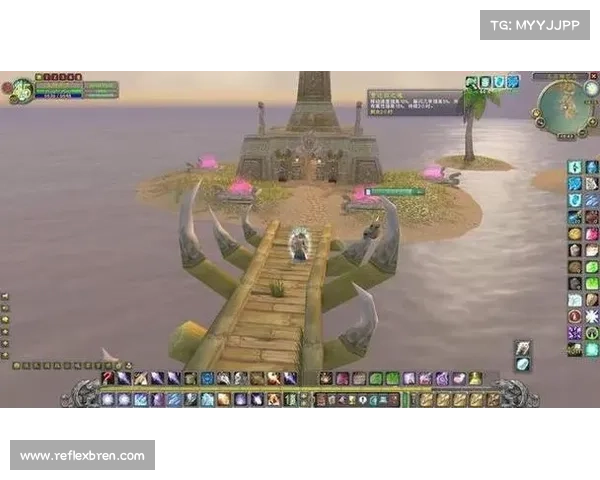This screenshot has width=600, height=480.
Task: Cast the purple starburst ability in the right-side bar
Action: pos(575,332)
